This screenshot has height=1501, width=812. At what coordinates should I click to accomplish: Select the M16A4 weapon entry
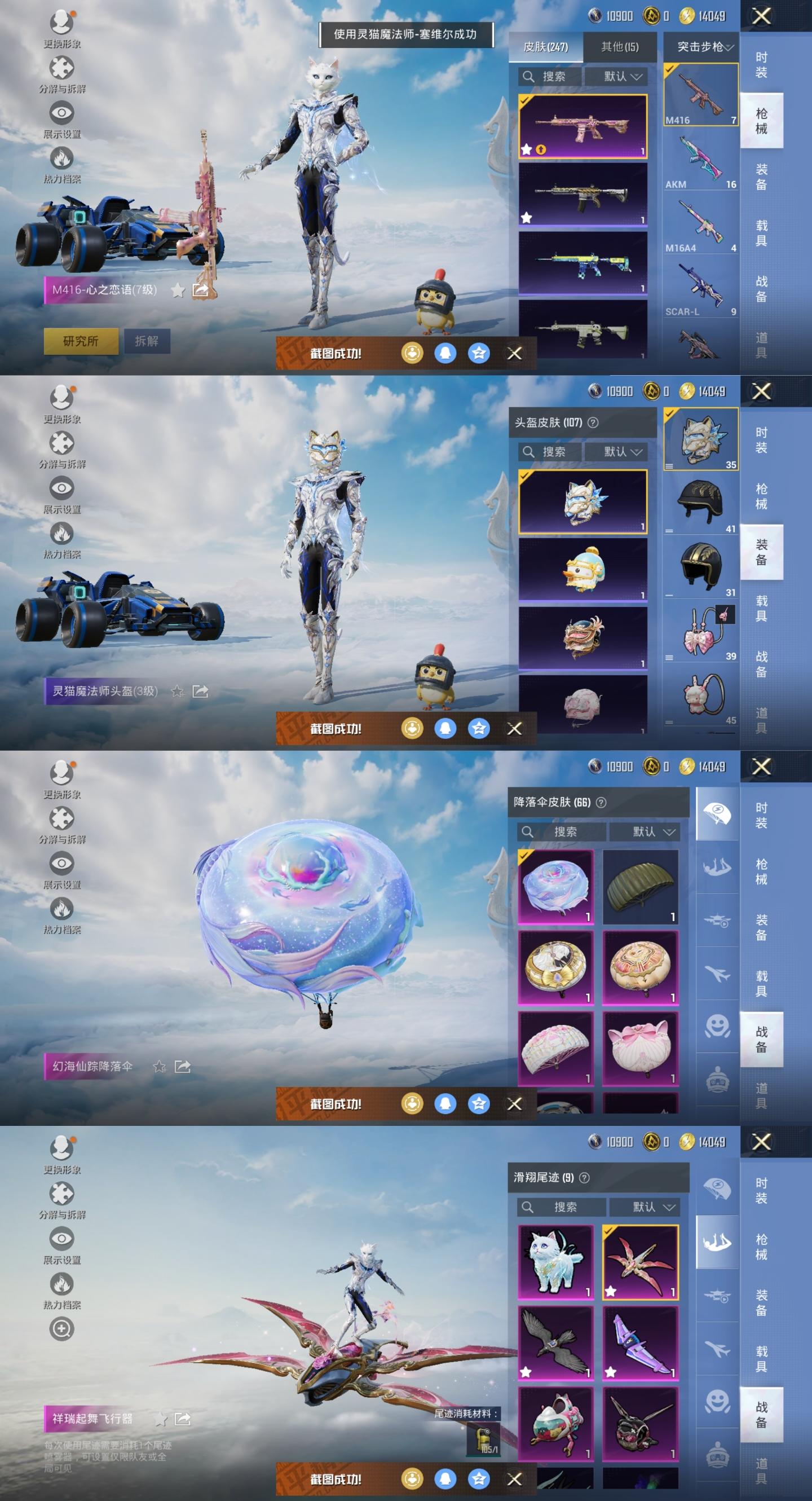[701, 226]
